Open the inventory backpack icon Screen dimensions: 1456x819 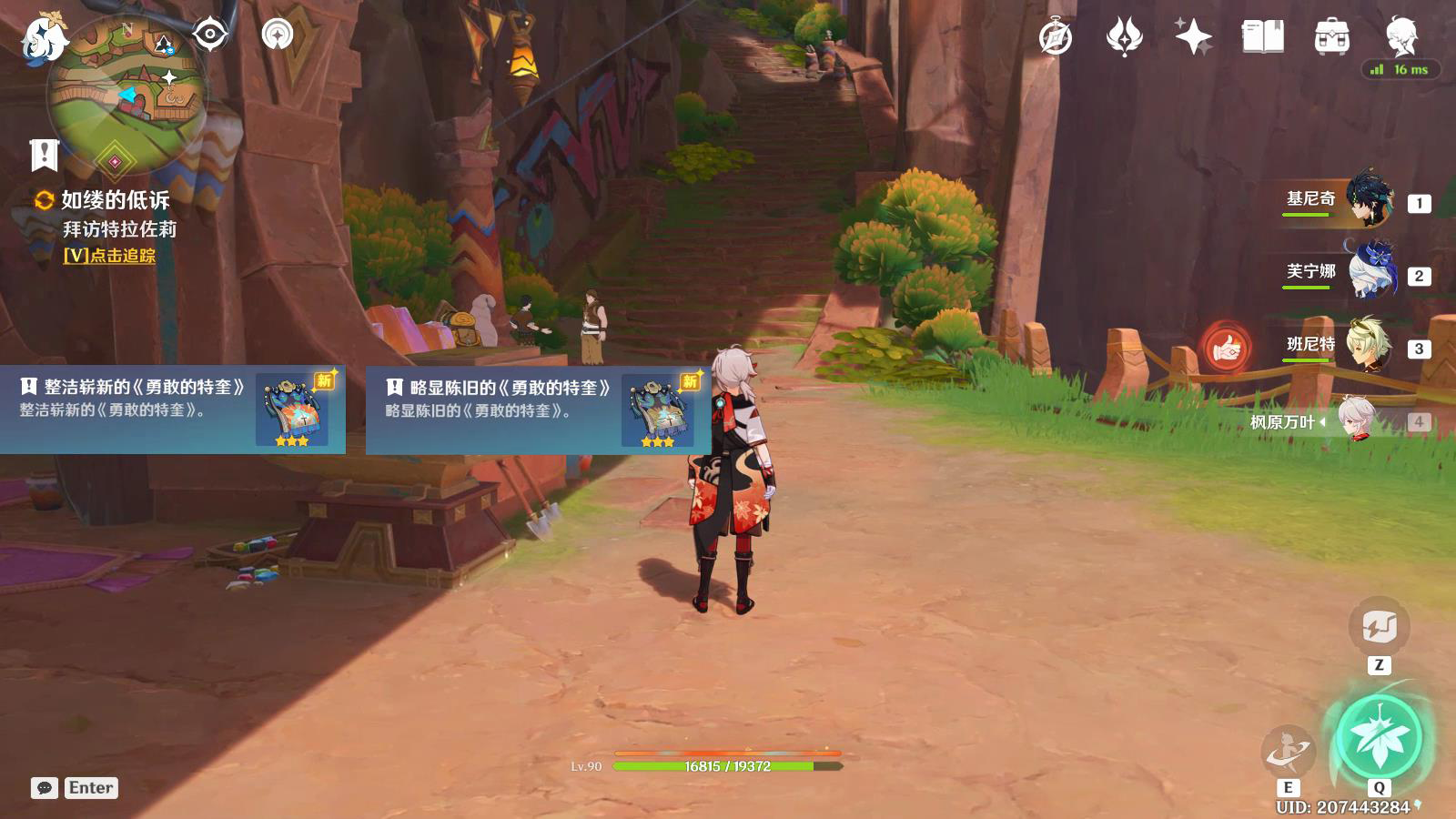click(1331, 37)
